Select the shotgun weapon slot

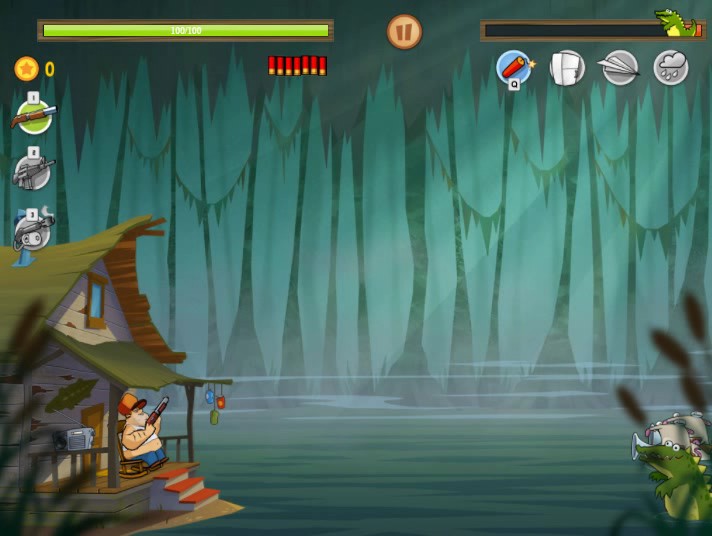tap(33, 116)
